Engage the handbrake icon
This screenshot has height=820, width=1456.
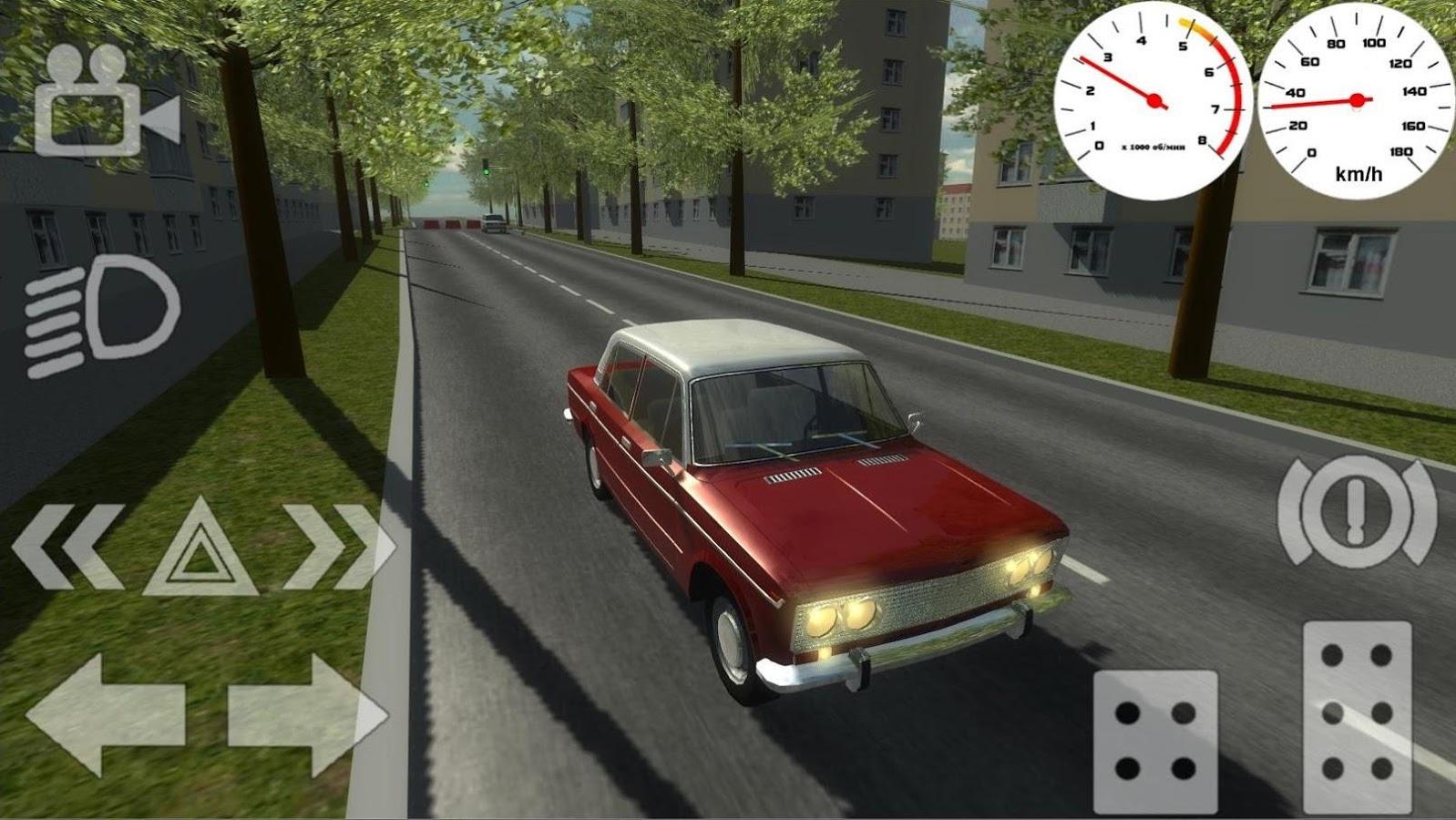tap(1357, 512)
